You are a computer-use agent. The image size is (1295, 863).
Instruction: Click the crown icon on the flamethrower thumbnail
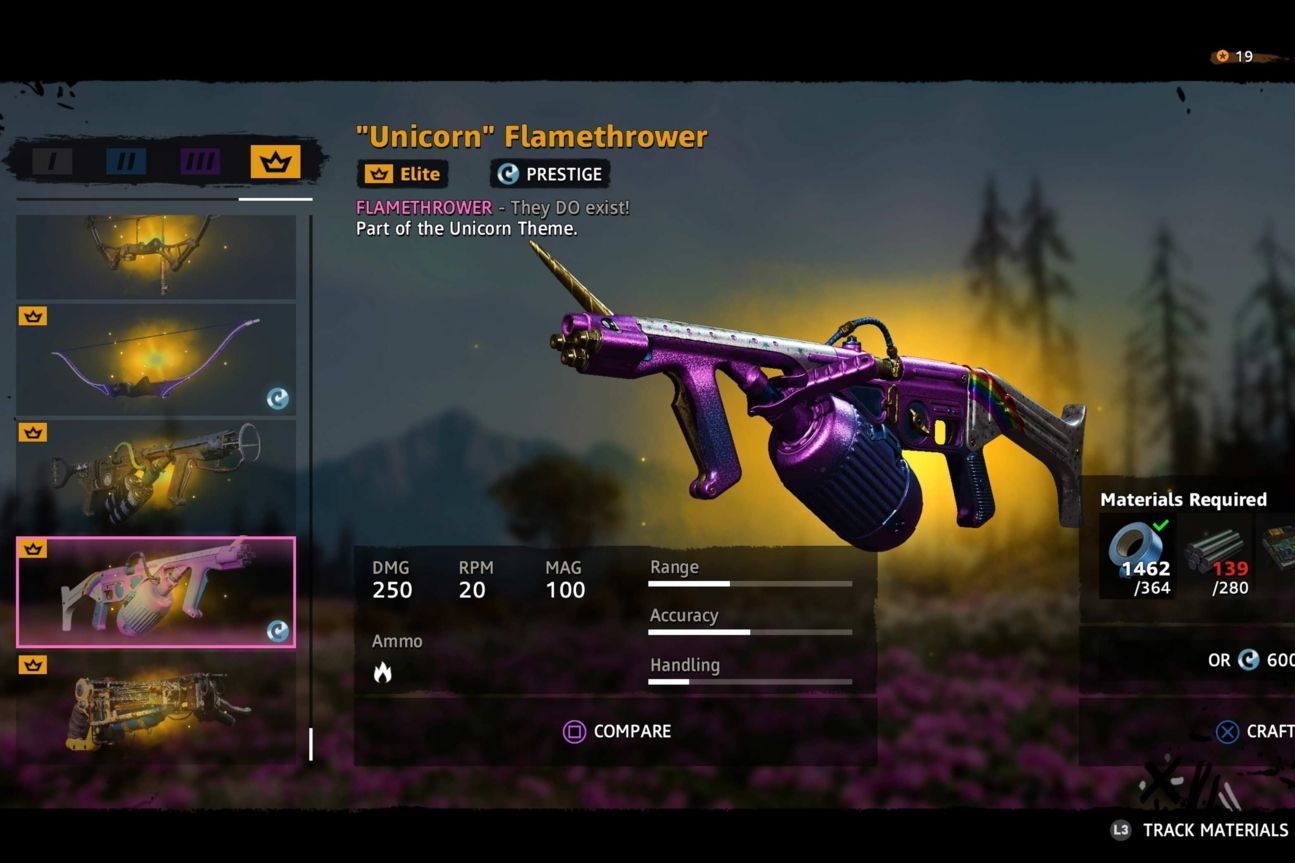(33, 548)
